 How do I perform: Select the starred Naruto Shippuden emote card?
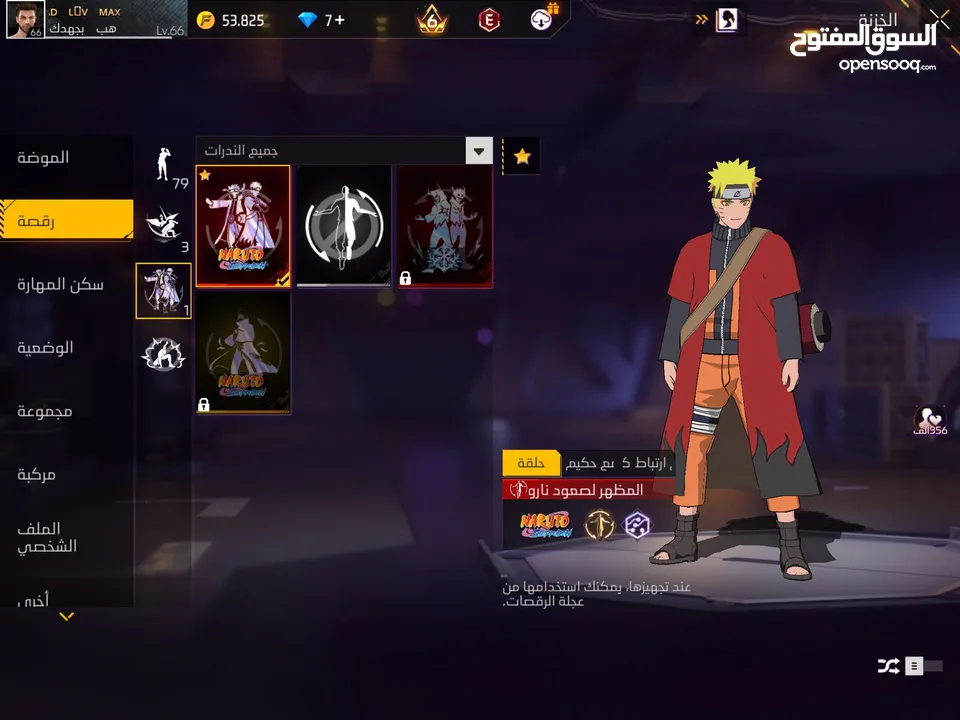click(x=243, y=226)
